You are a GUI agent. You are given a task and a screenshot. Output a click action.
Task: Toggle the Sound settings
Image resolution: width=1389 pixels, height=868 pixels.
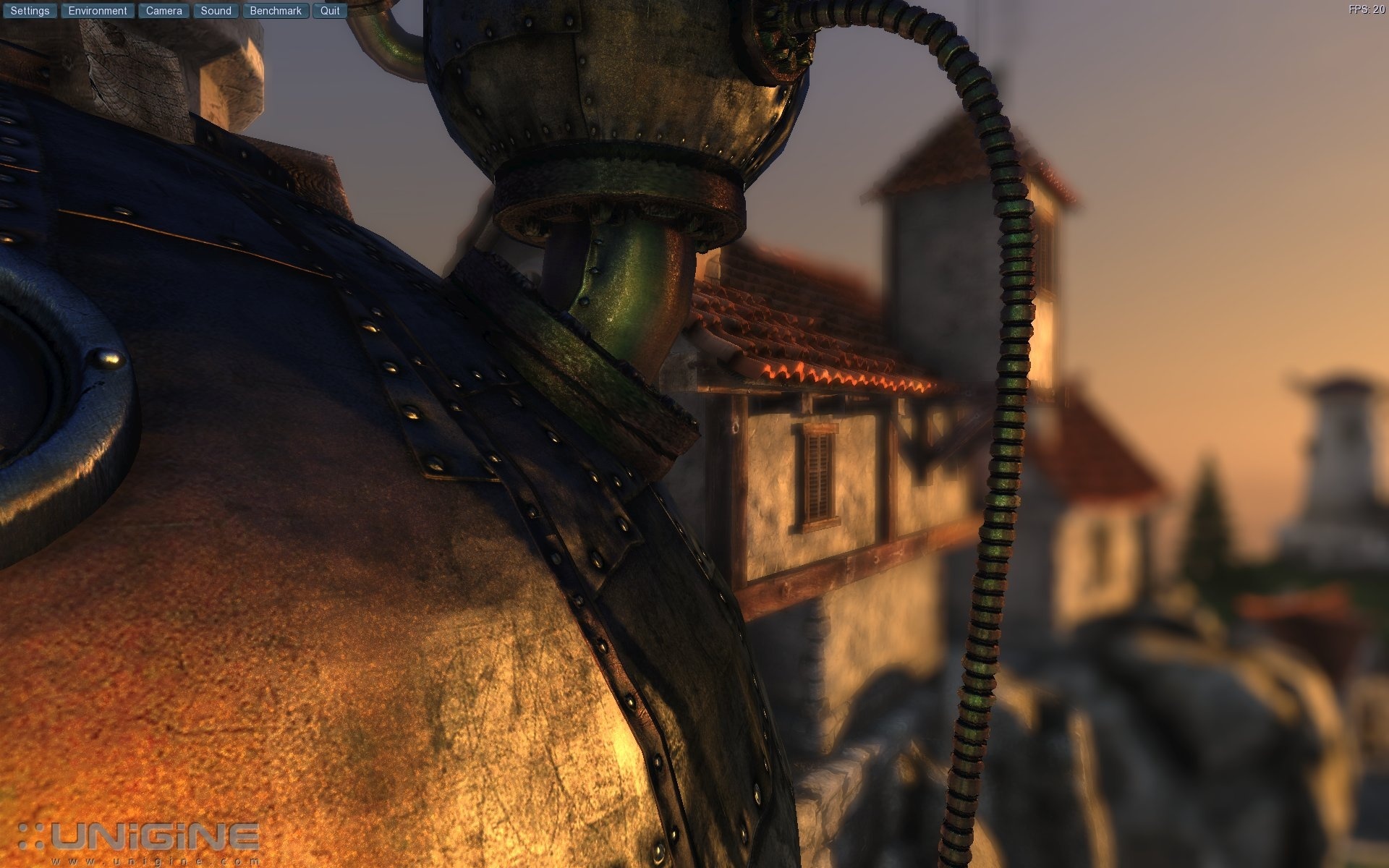pyautogui.click(x=216, y=10)
